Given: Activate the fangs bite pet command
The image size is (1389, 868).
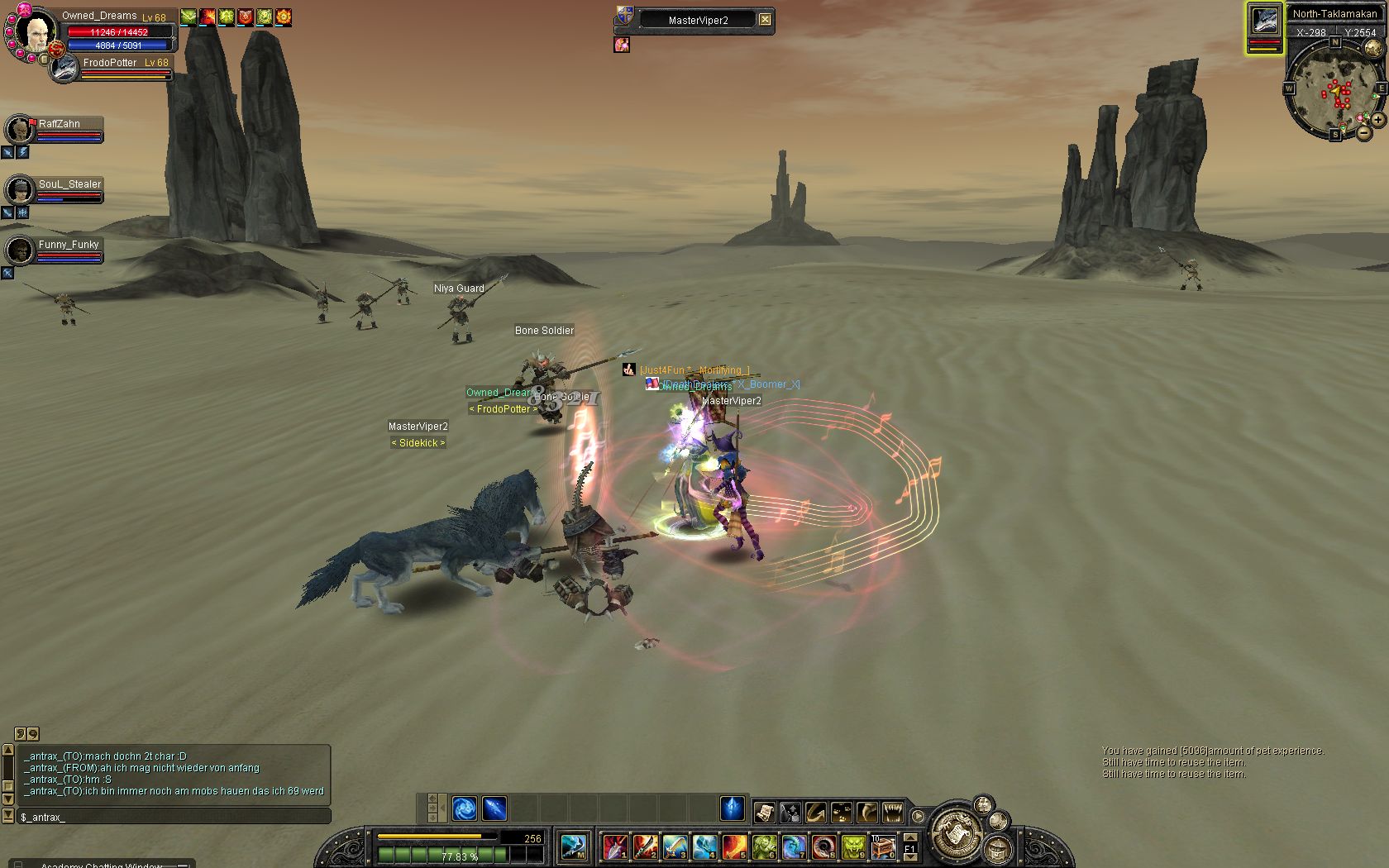Looking at the screenshot, I should pyautogui.click(x=893, y=812).
